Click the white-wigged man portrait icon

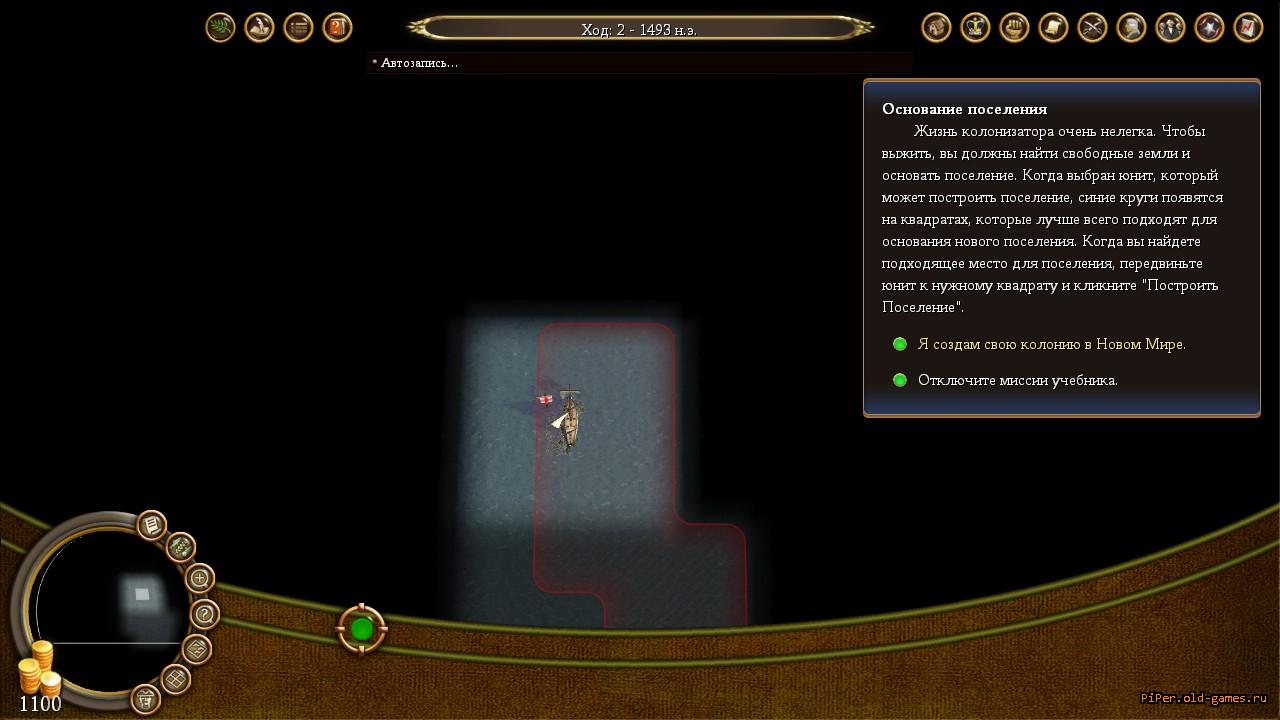click(1131, 27)
